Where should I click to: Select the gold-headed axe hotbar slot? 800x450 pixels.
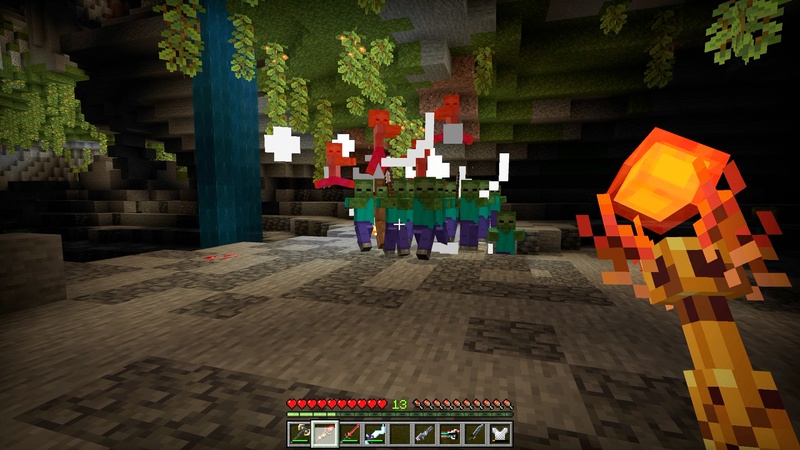(300, 433)
